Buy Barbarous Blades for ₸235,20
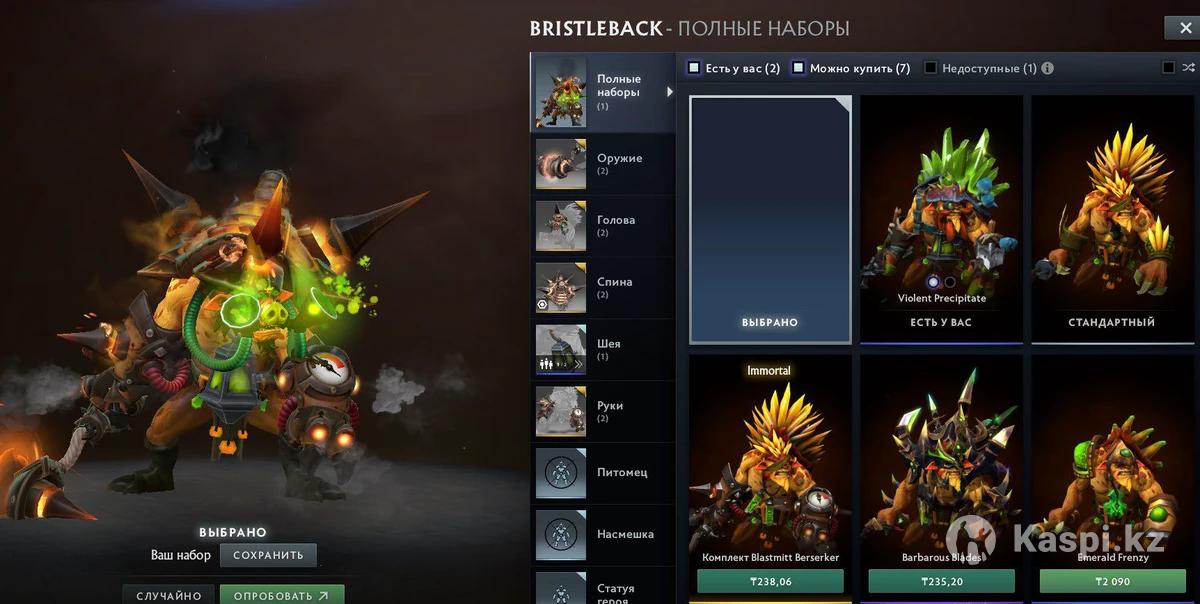 (941, 581)
